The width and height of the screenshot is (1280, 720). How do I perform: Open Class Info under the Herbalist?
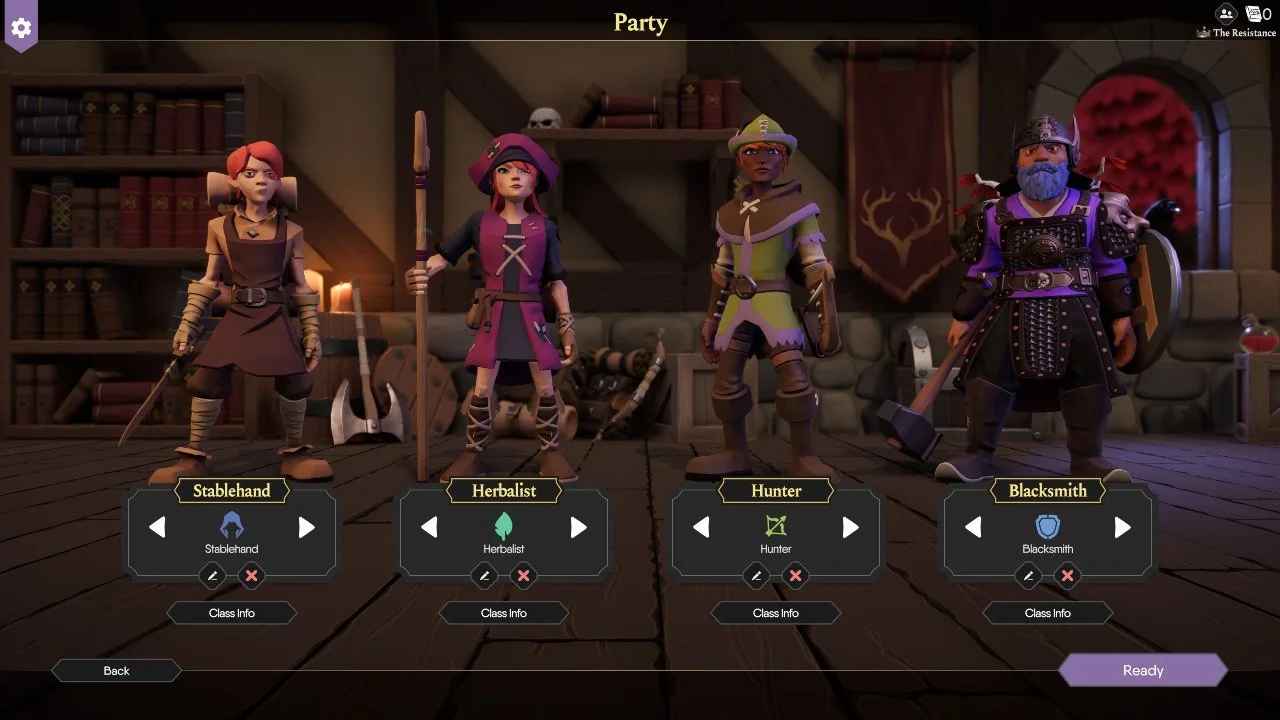tap(504, 613)
